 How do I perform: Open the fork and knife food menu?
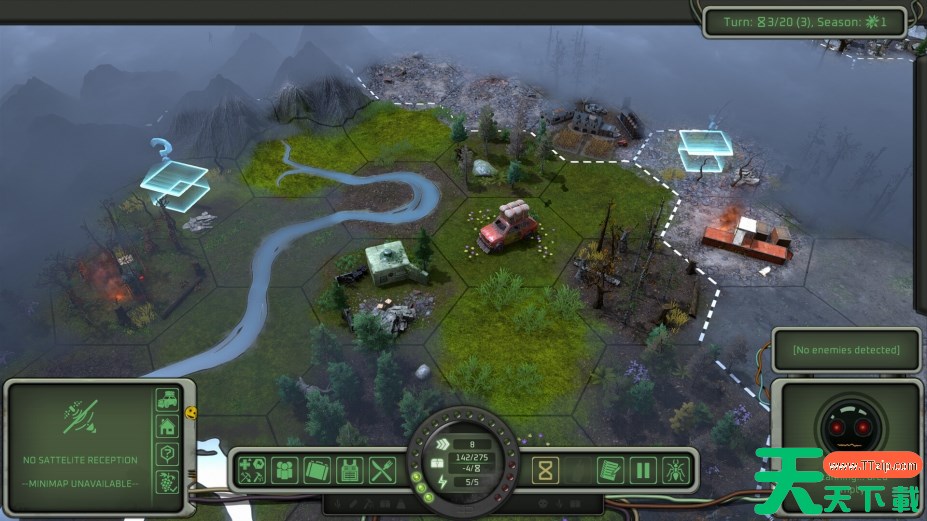click(382, 469)
